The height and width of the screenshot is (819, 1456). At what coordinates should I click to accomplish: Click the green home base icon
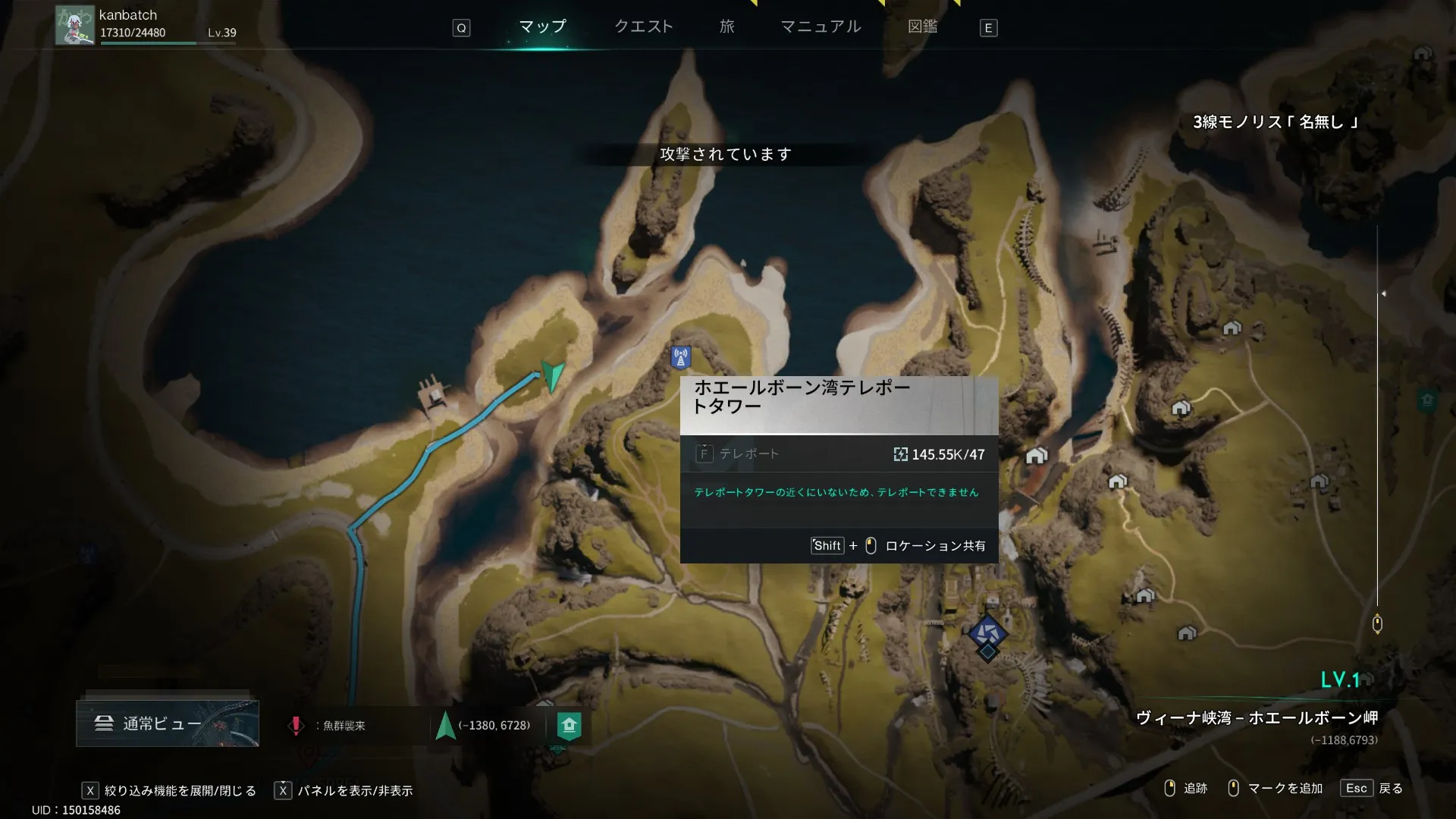(x=569, y=726)
